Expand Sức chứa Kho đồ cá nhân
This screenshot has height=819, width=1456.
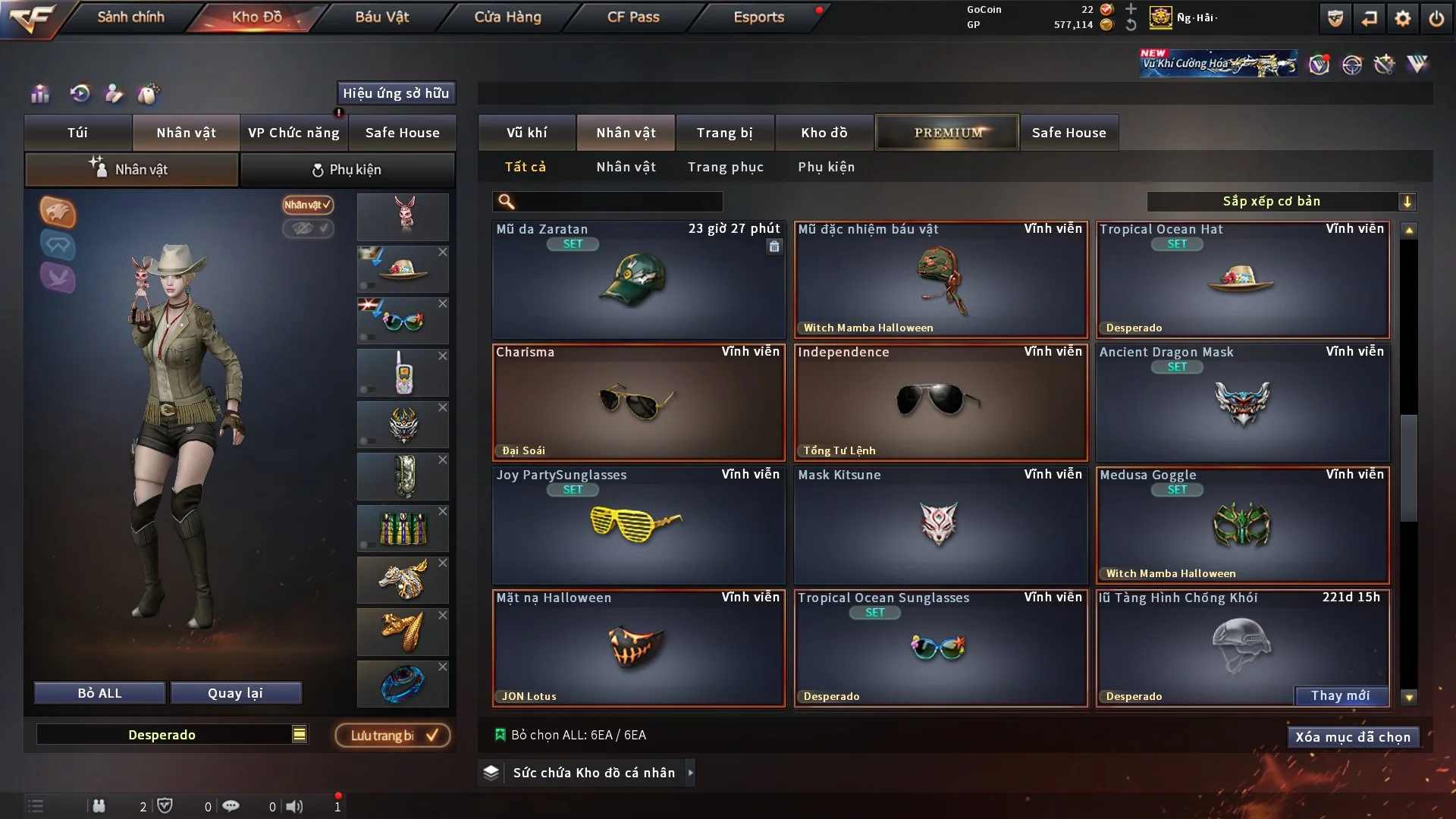coord(690,773)
